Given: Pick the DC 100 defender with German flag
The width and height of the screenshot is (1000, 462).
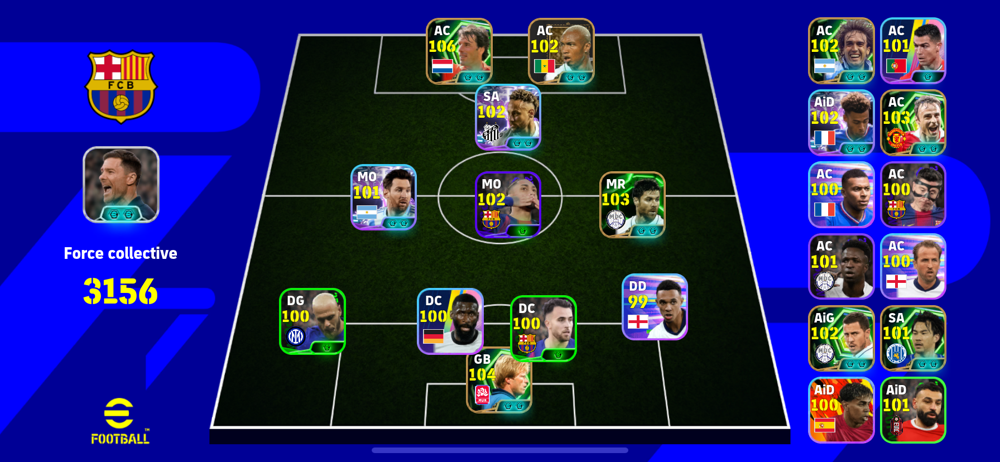Looking at the screenshot, I should [x=450, y=321].
